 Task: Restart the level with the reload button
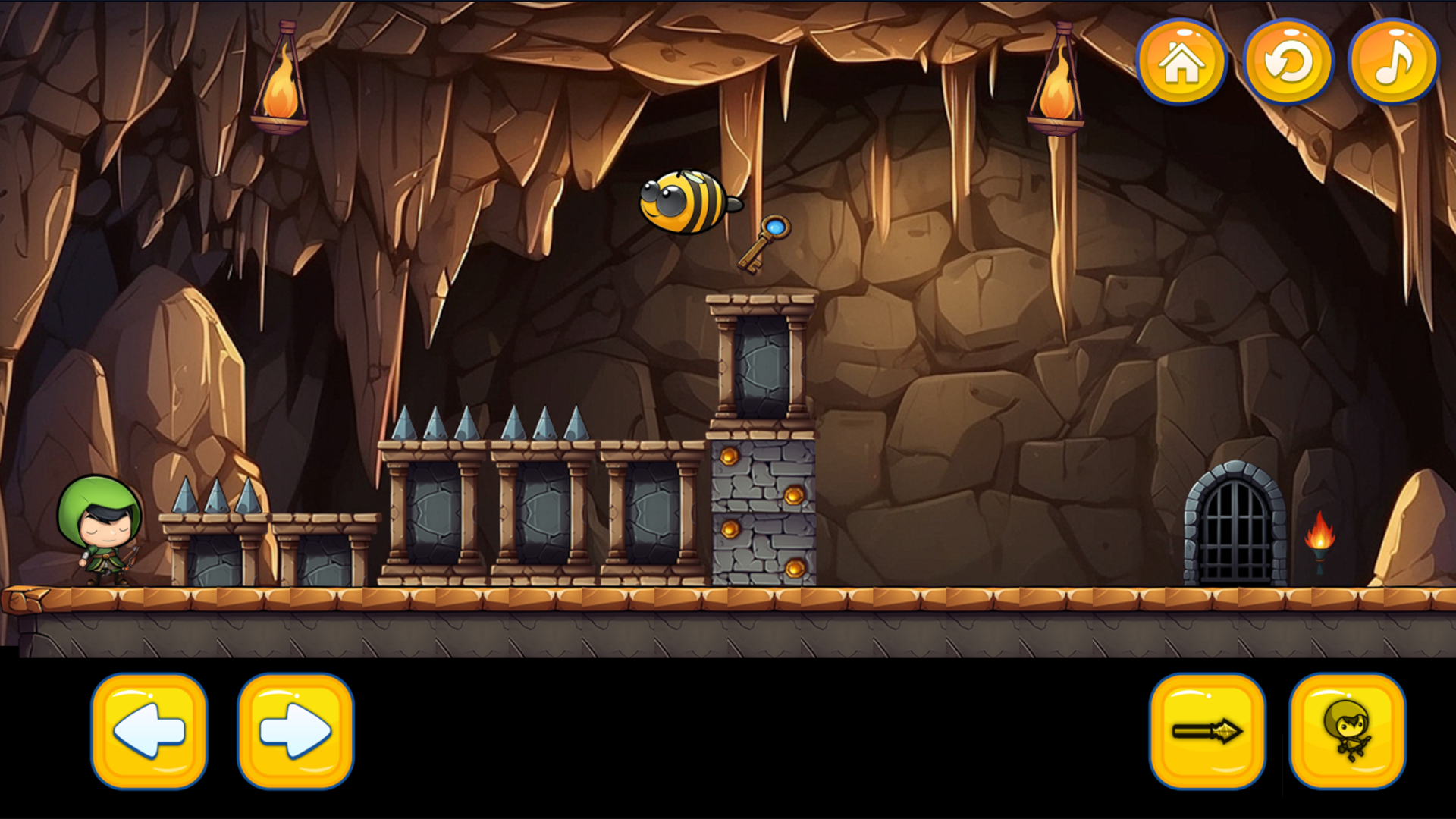coord(1288,62)
